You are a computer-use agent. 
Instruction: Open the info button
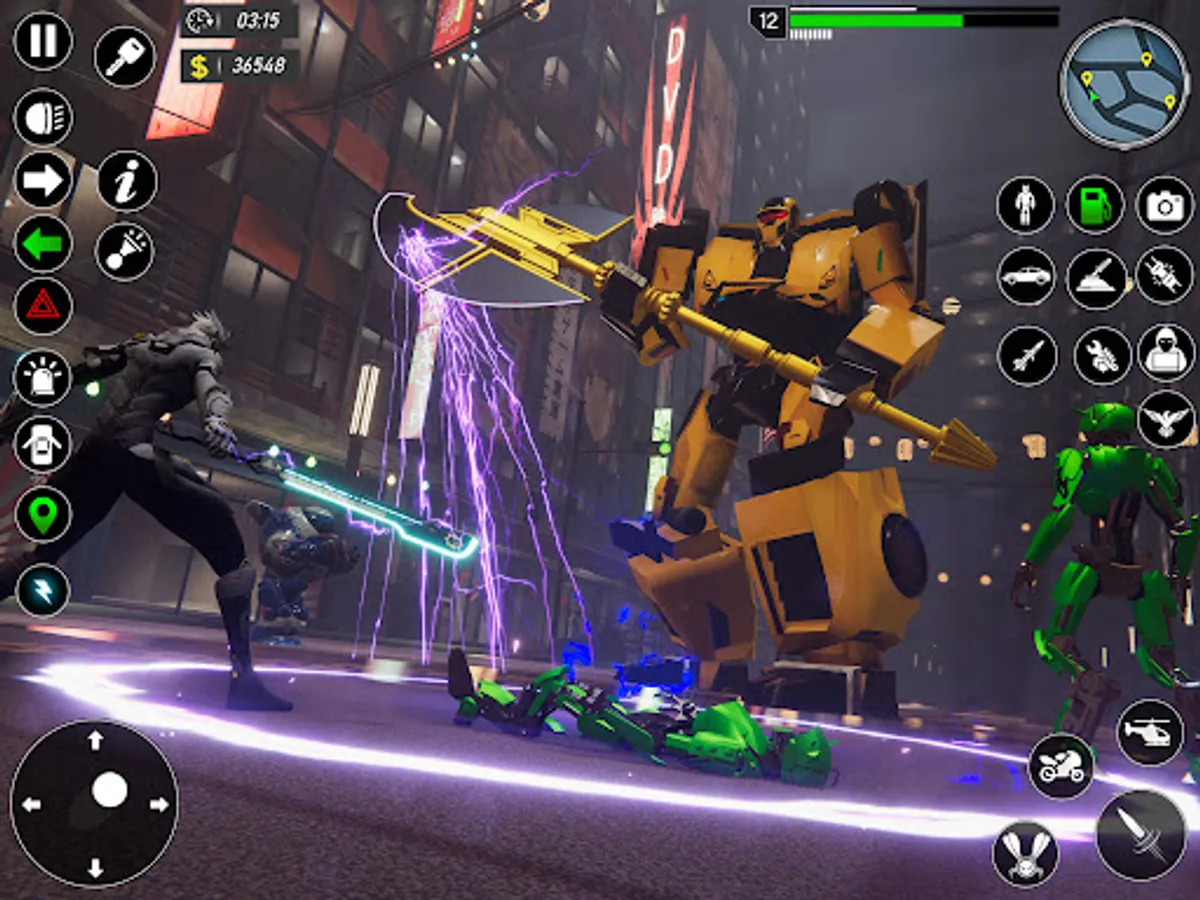coord(127,181)
